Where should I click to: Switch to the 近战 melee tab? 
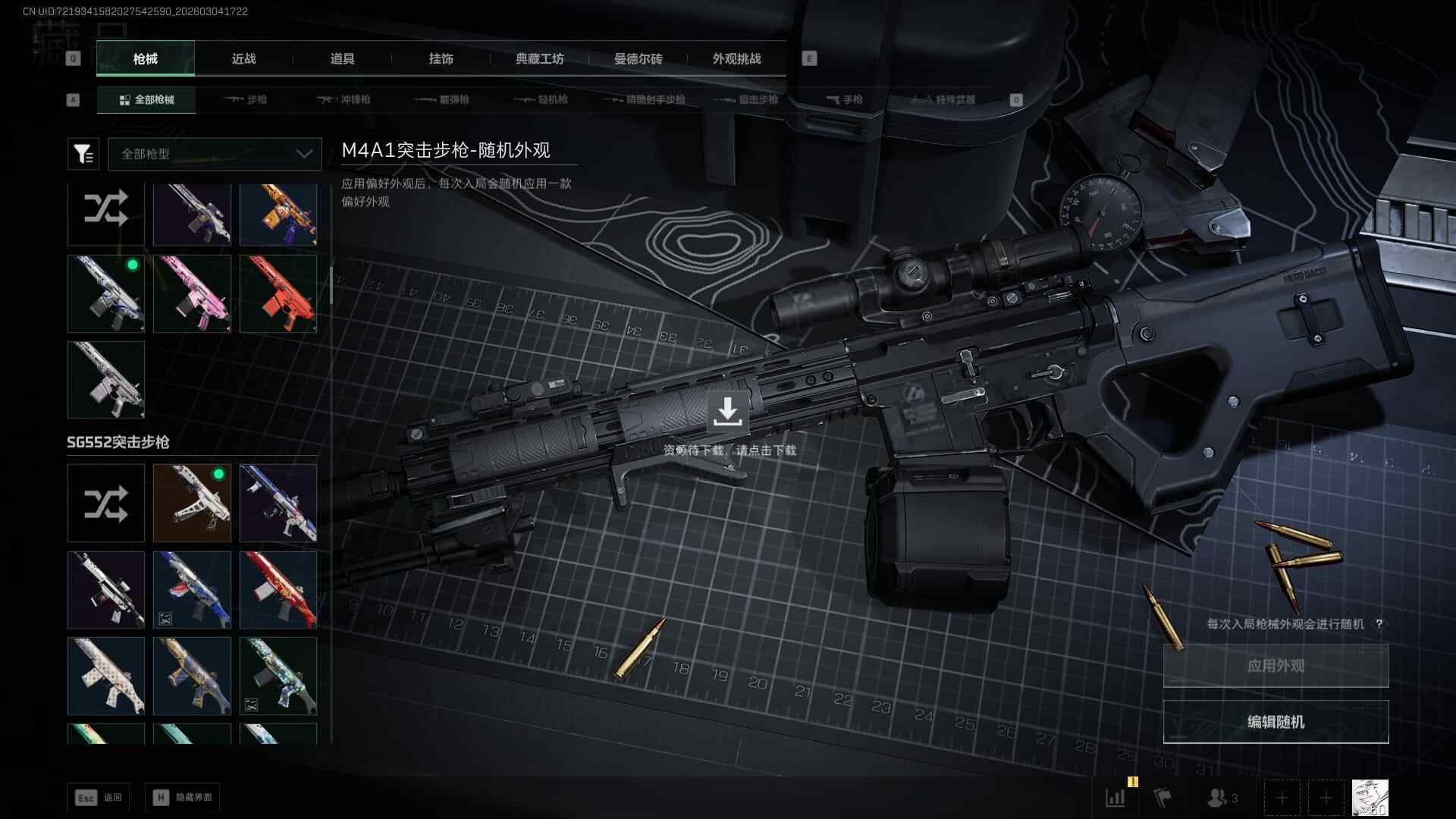tap(243, 59)
